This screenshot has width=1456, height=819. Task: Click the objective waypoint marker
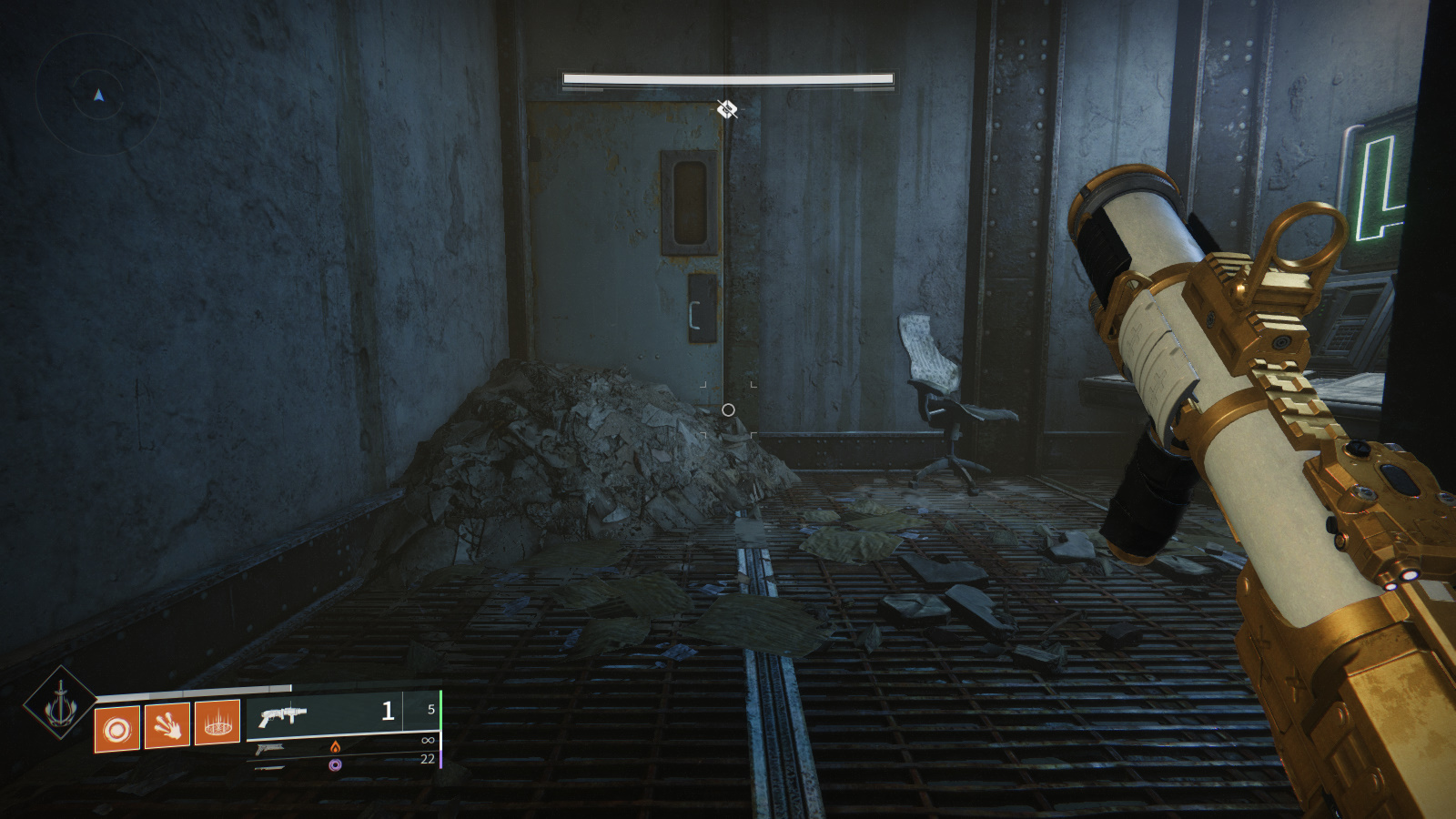tap(726, 110)
